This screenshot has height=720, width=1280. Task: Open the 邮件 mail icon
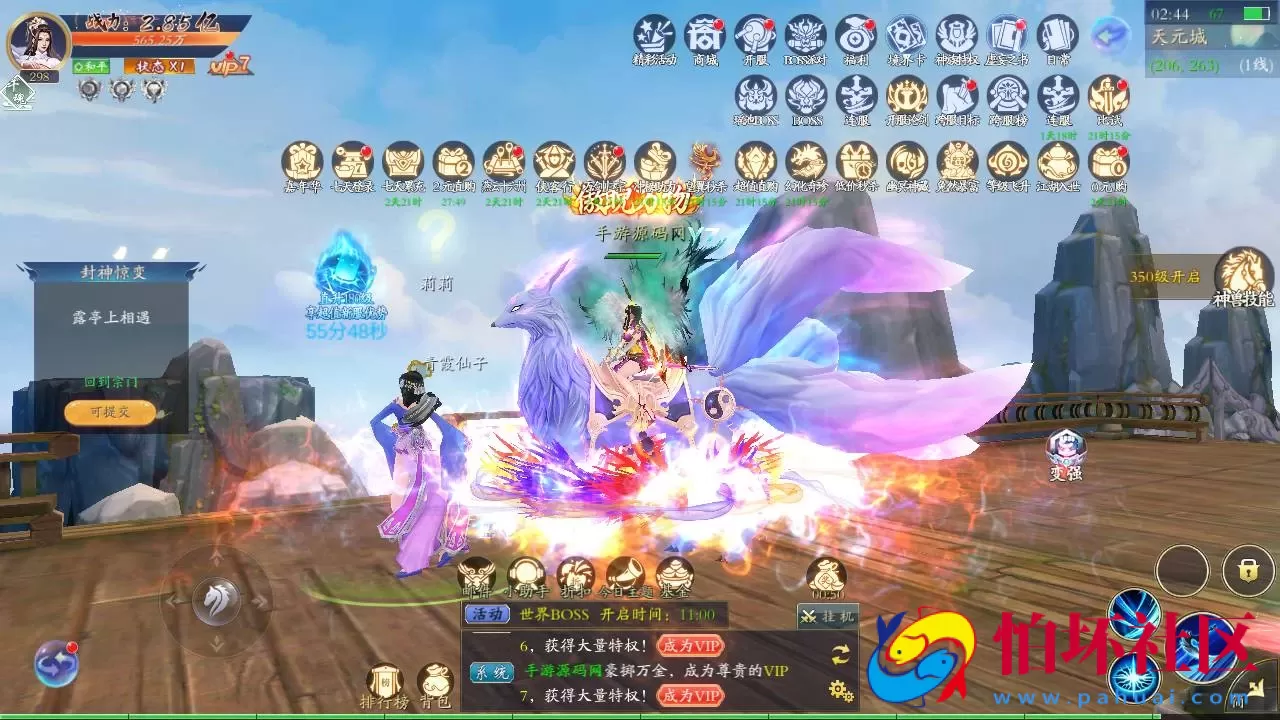[x=476, y=574]
